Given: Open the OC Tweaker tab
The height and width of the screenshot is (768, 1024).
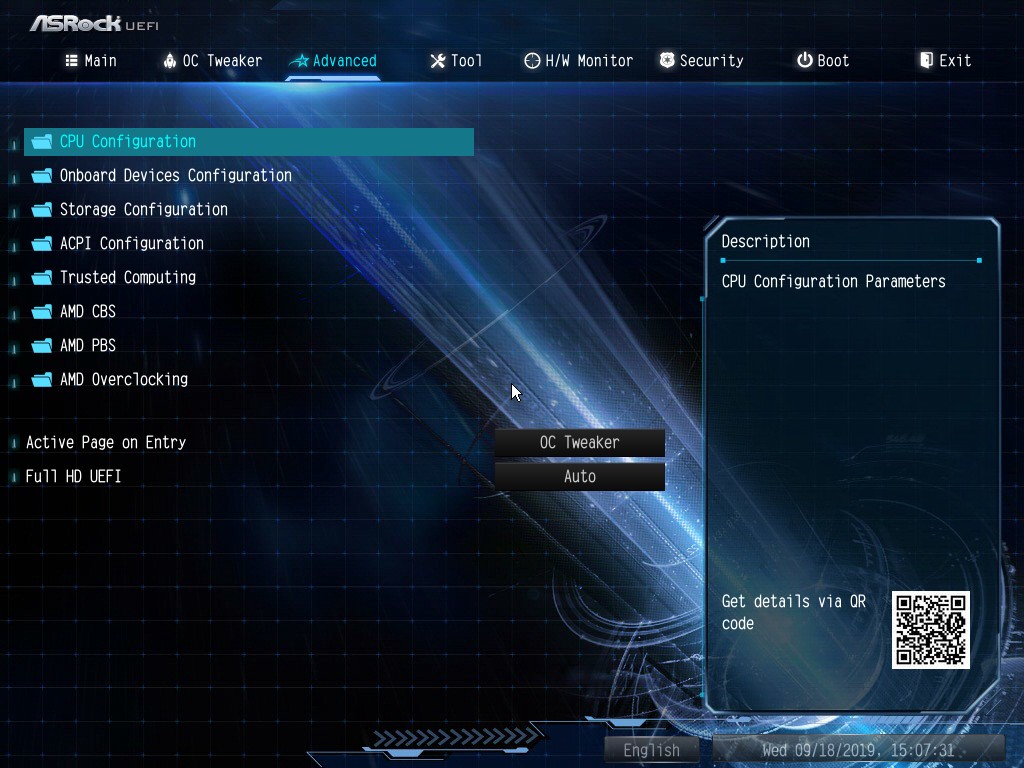Looking at the screenshot, I should pyautogui.click(x=212, y=61).
